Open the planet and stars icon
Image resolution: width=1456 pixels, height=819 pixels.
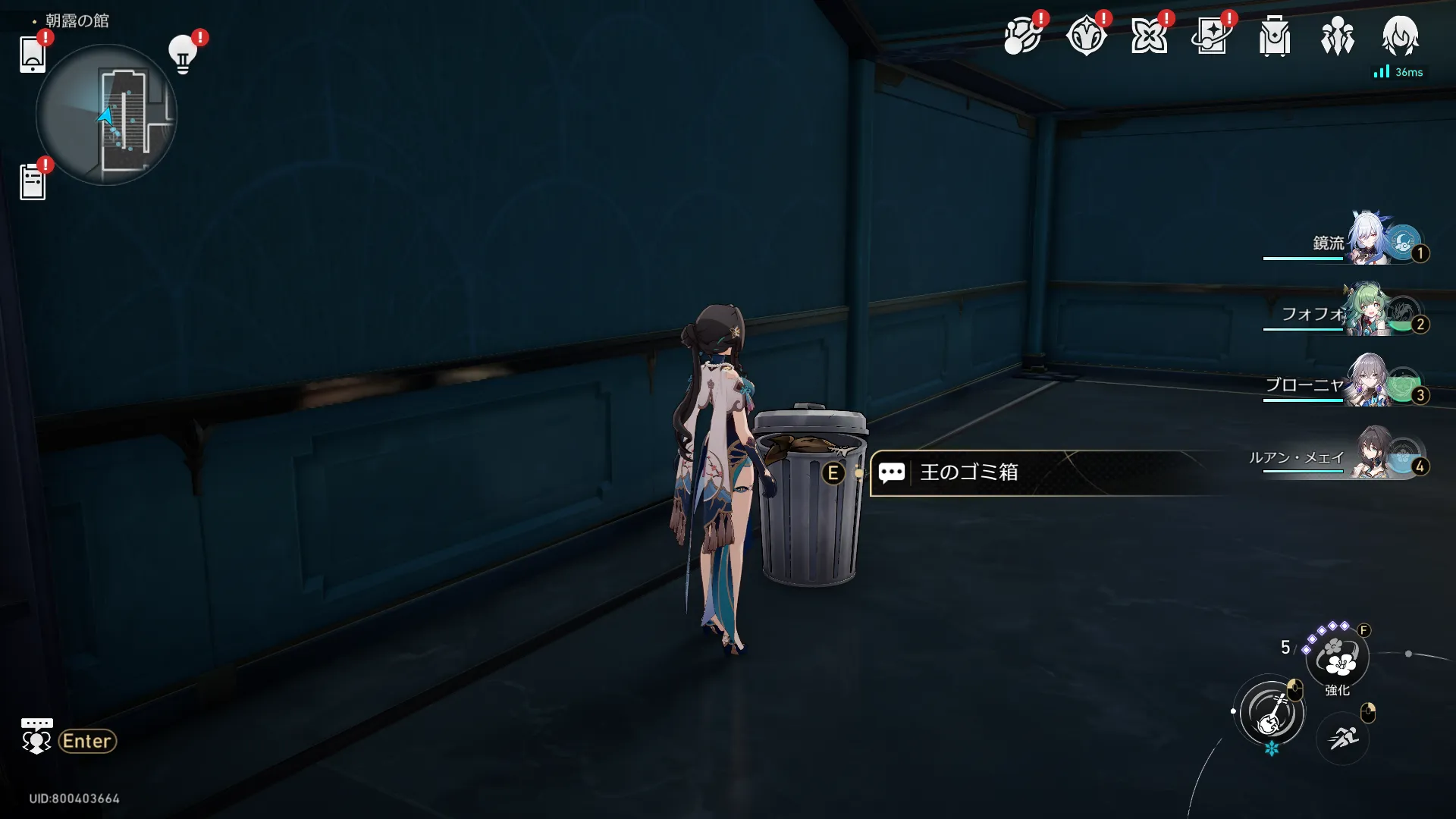click(x=1022, y=36)
